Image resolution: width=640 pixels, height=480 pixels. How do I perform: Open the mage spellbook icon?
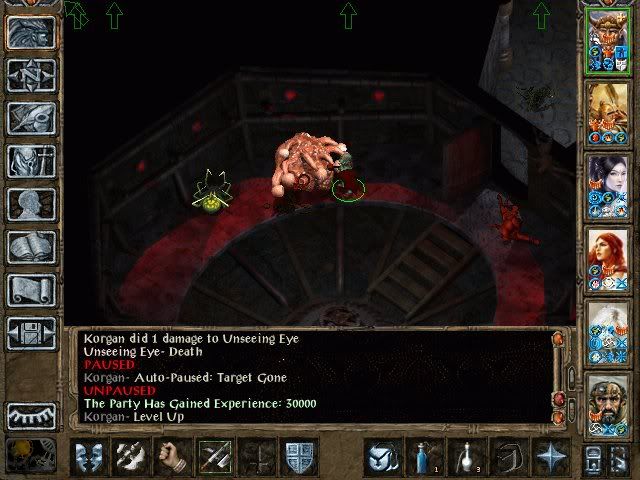coord(31,247)
